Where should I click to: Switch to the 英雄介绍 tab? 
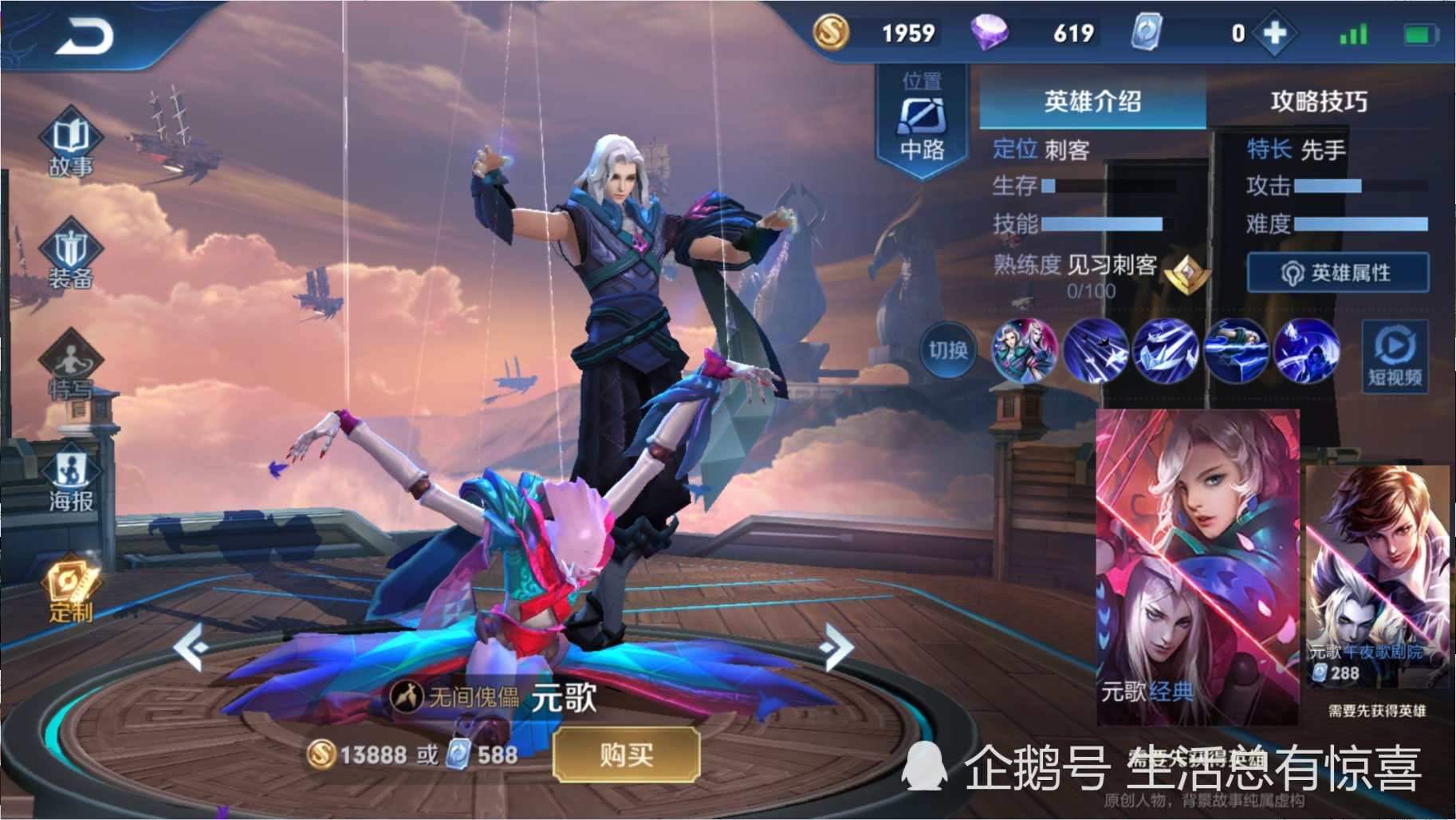(x=1092, y=102)
